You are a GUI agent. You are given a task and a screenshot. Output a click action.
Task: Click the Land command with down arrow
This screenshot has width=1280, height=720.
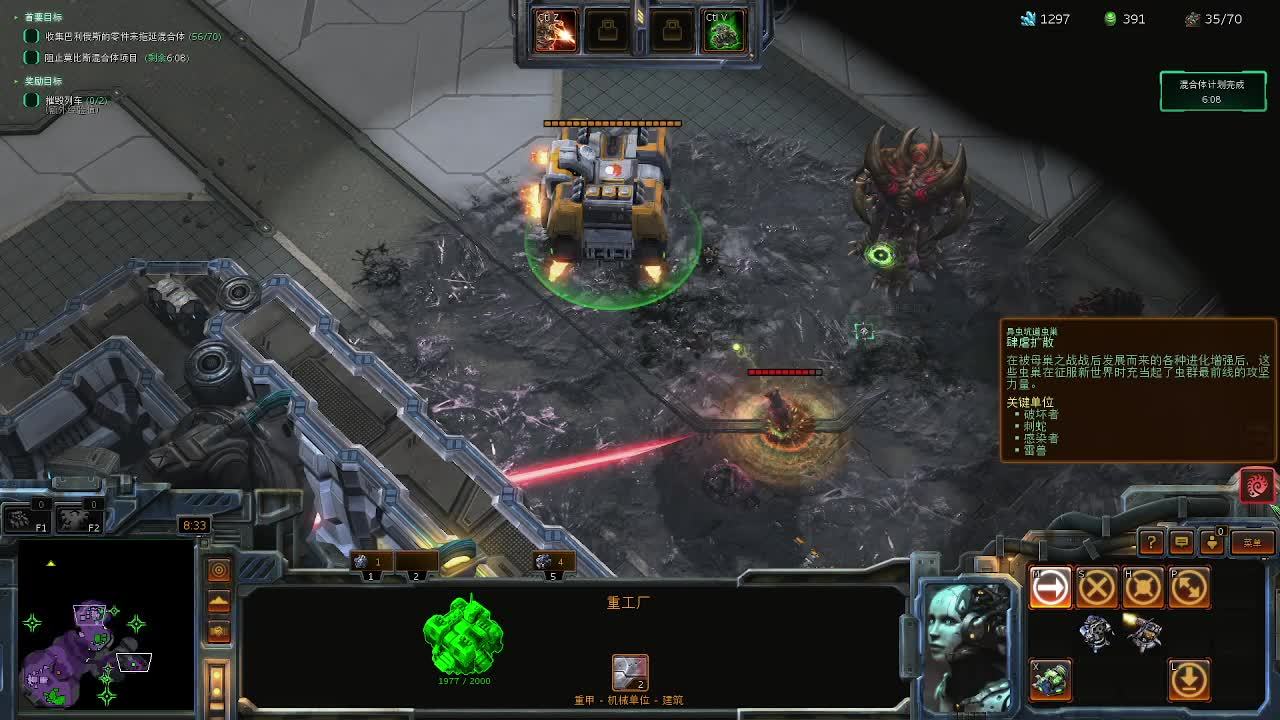pyautogui.click(x=1188, y=680)
